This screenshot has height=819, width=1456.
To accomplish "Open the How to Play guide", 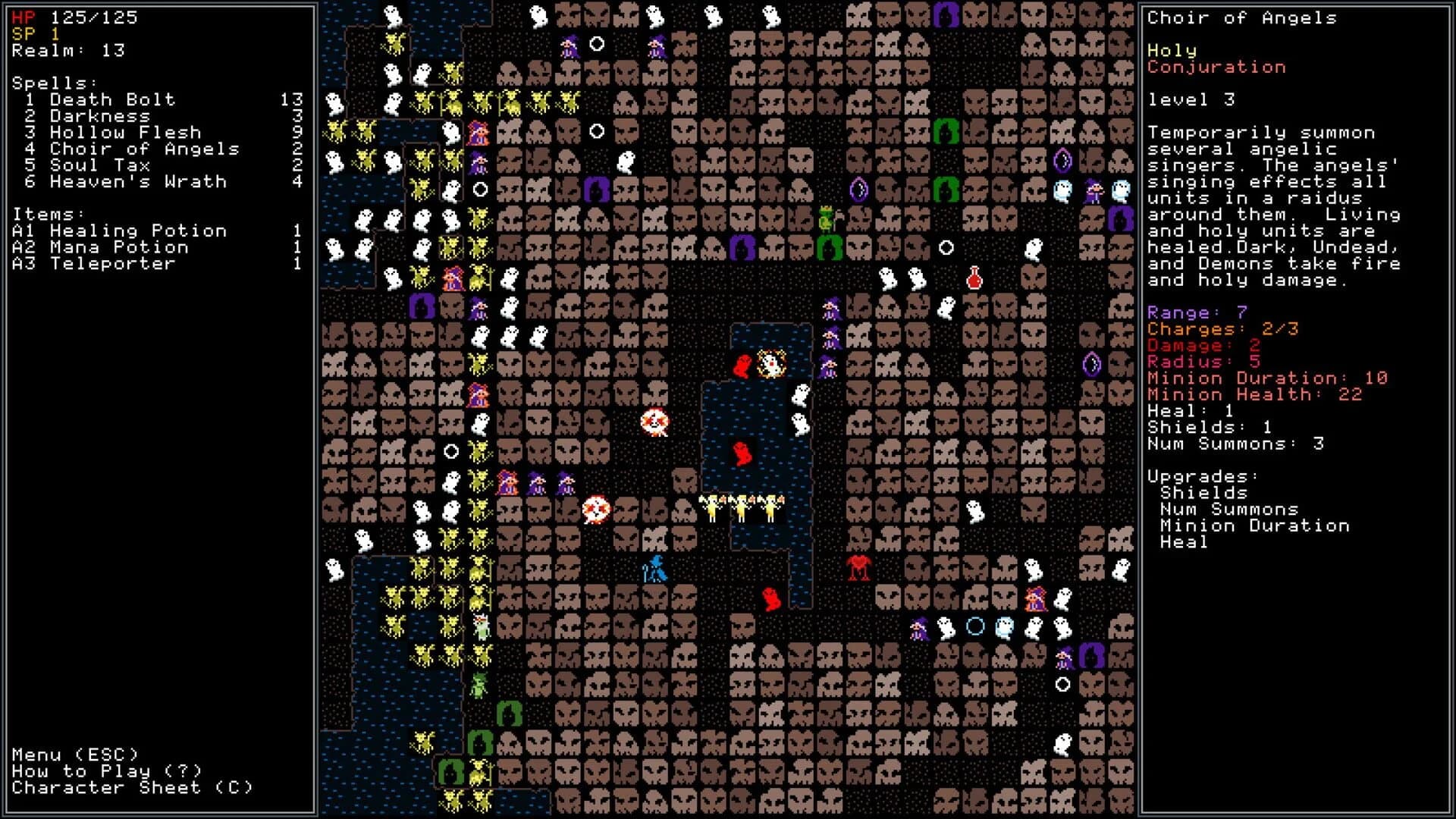I will point(105,771).
